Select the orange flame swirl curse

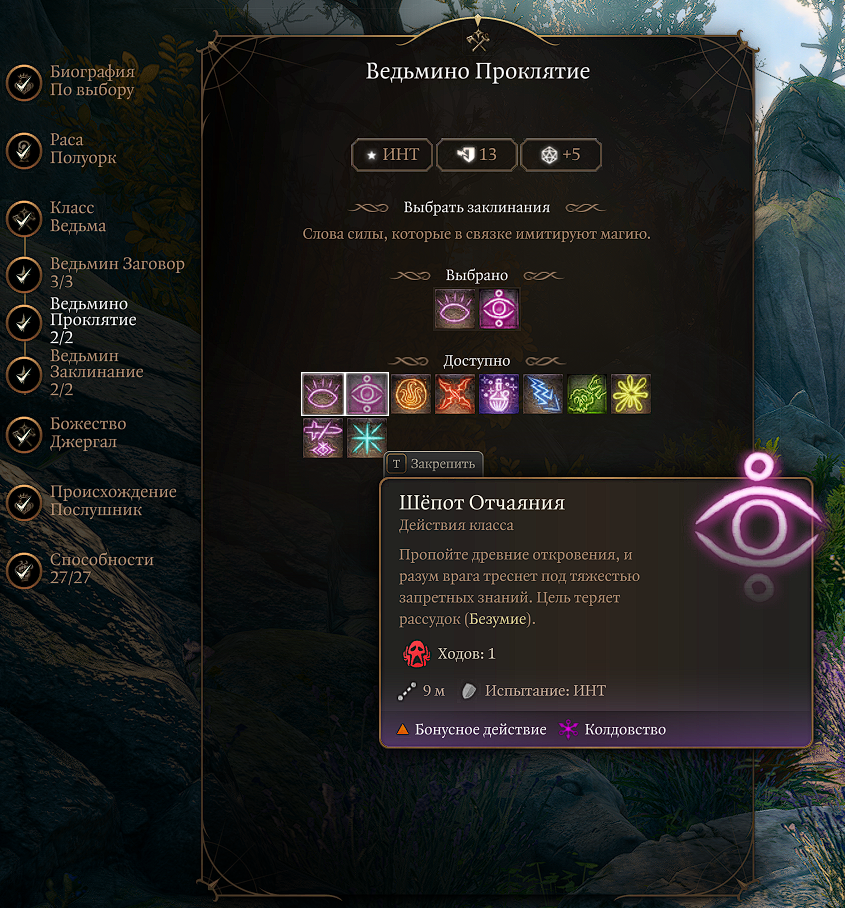(411, 394)
